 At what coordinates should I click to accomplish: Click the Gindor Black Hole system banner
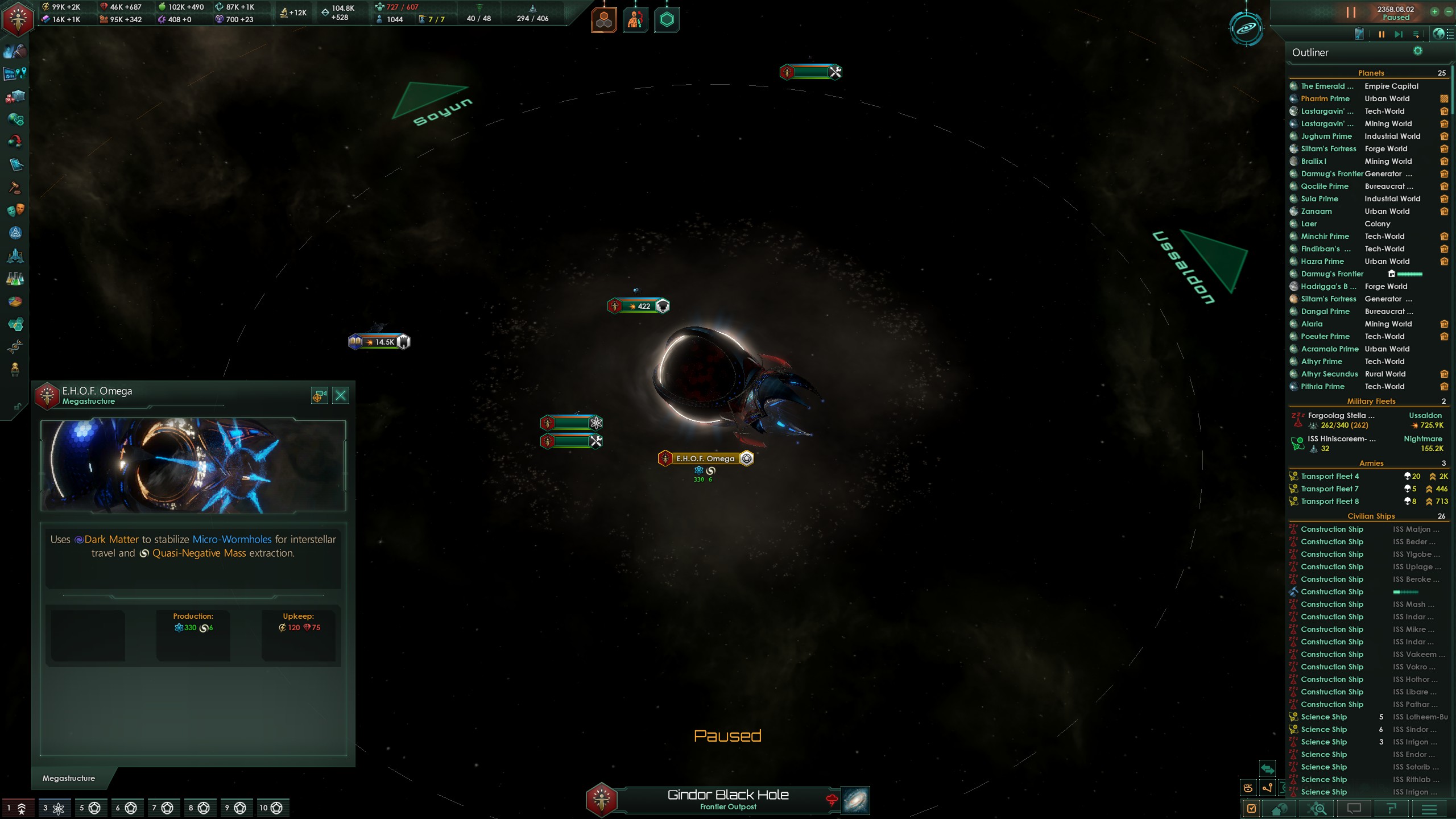[x=727, y=800]
